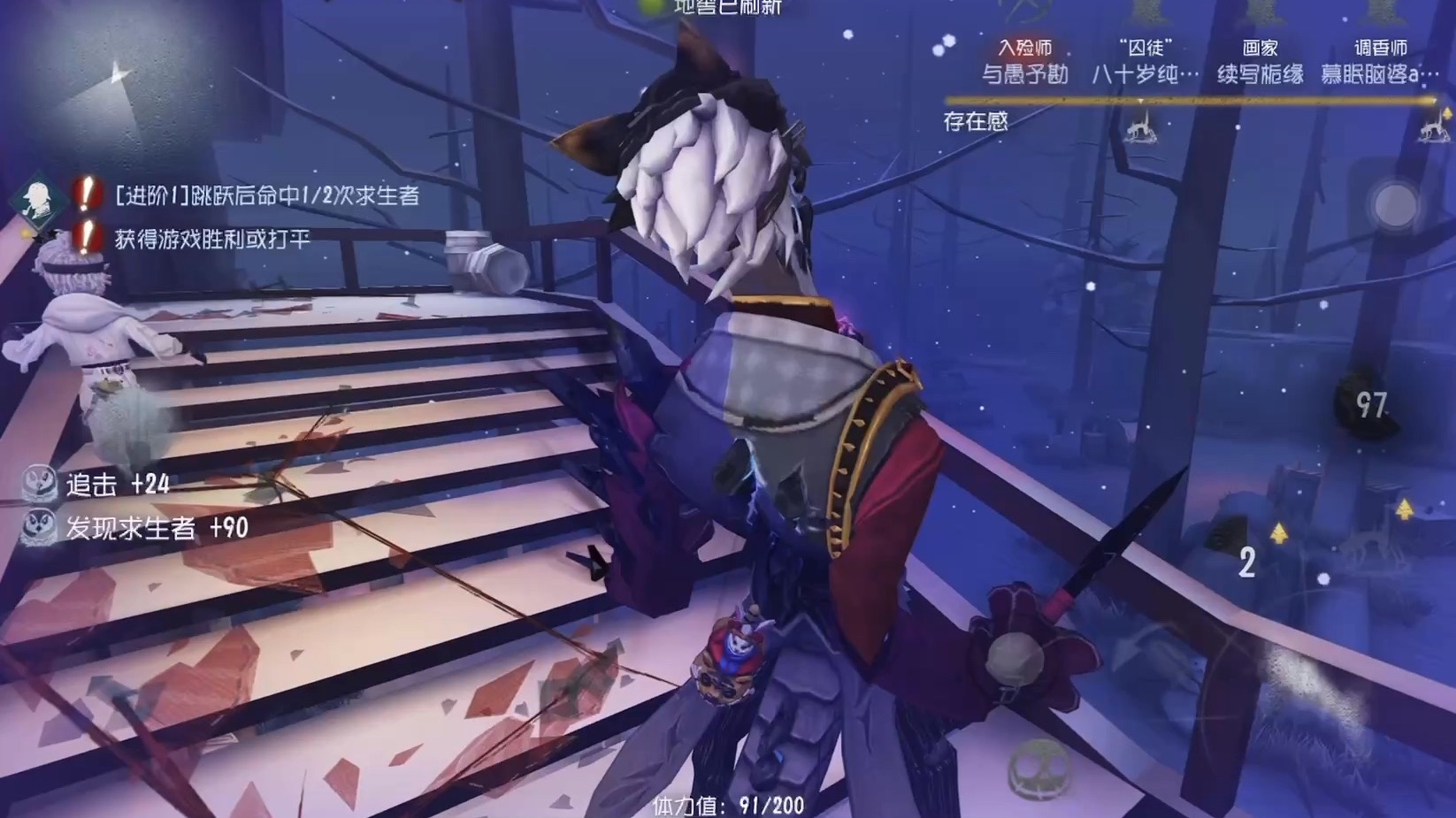Toggle the exclamation beside 获得游戏胜利或打平
This screenshot has width=1456, height=818.
[x=84, y=238]
